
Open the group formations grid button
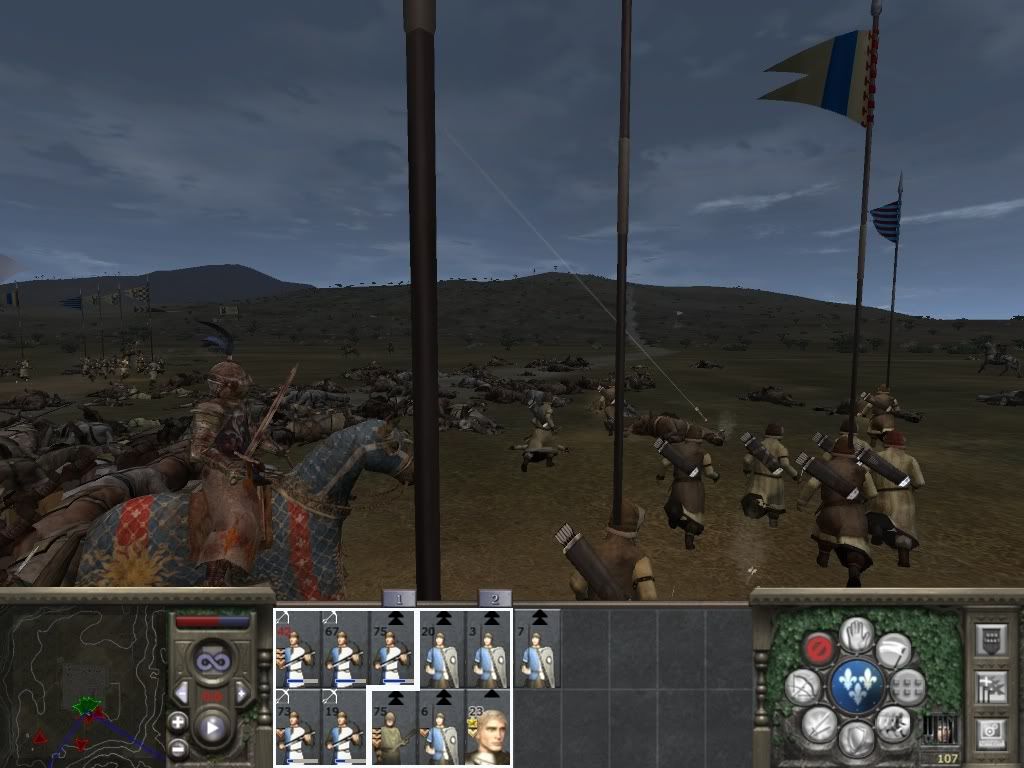(908, 686)
